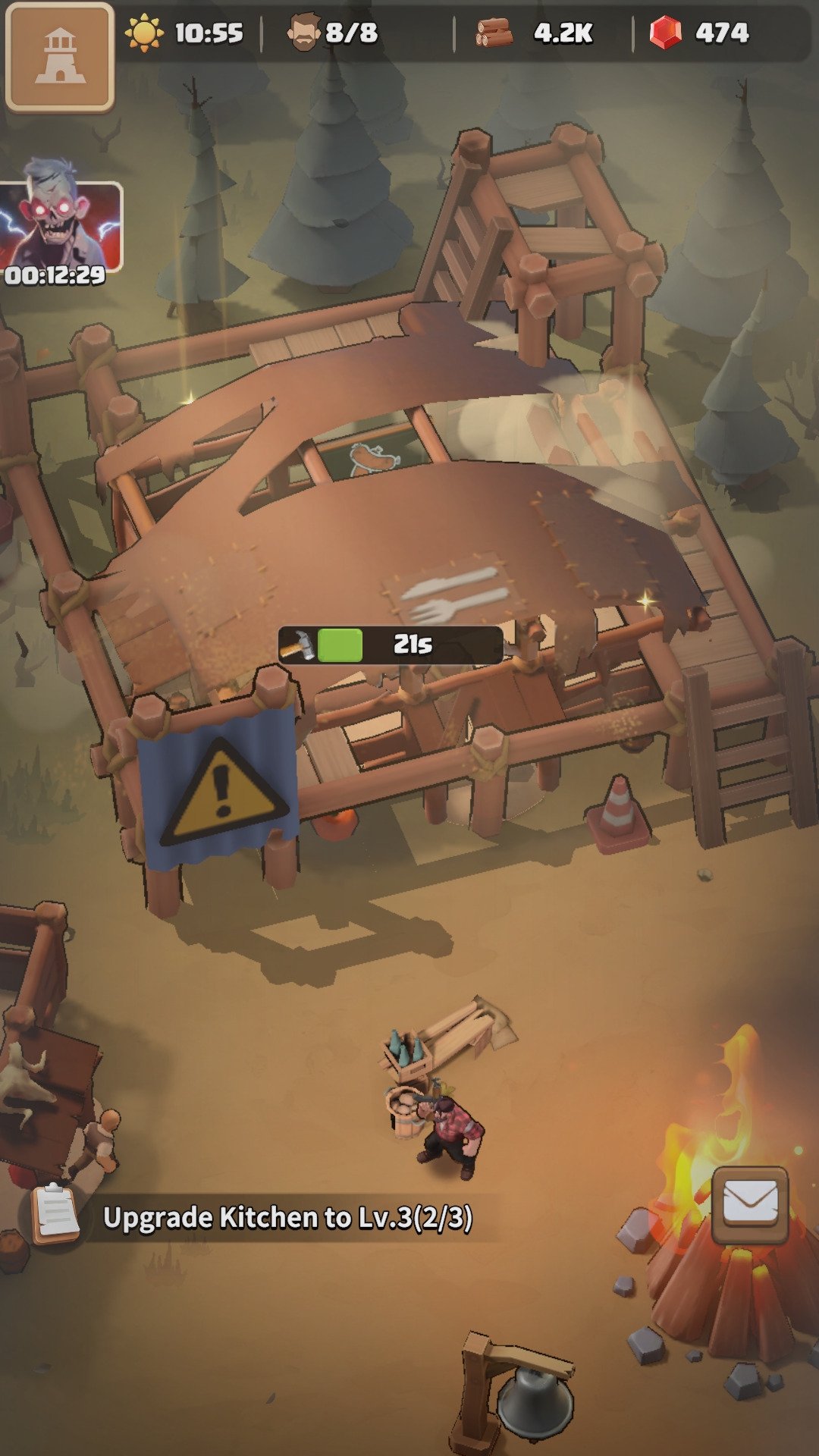Tap the hammer construction timer bar

[390, 645]
